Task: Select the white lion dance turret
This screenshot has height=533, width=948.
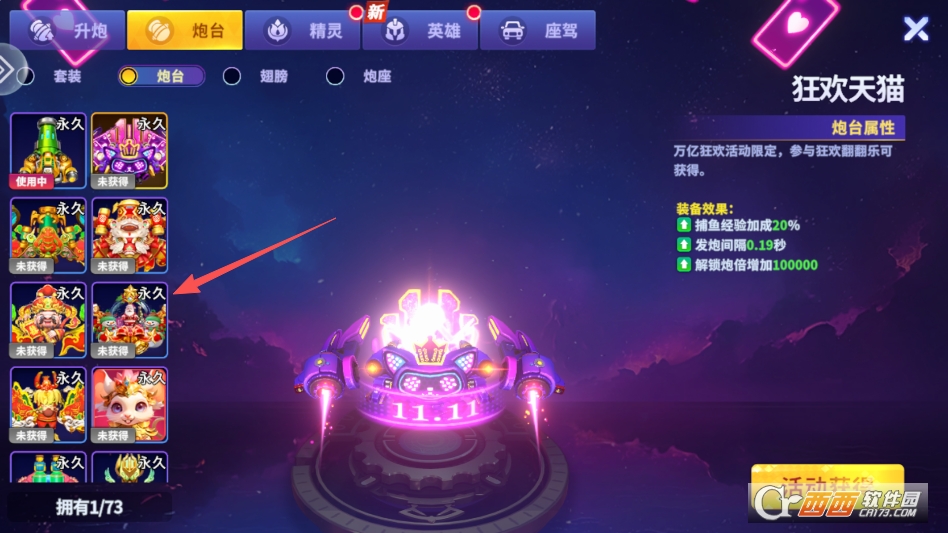Action: [x=129, y=235]
